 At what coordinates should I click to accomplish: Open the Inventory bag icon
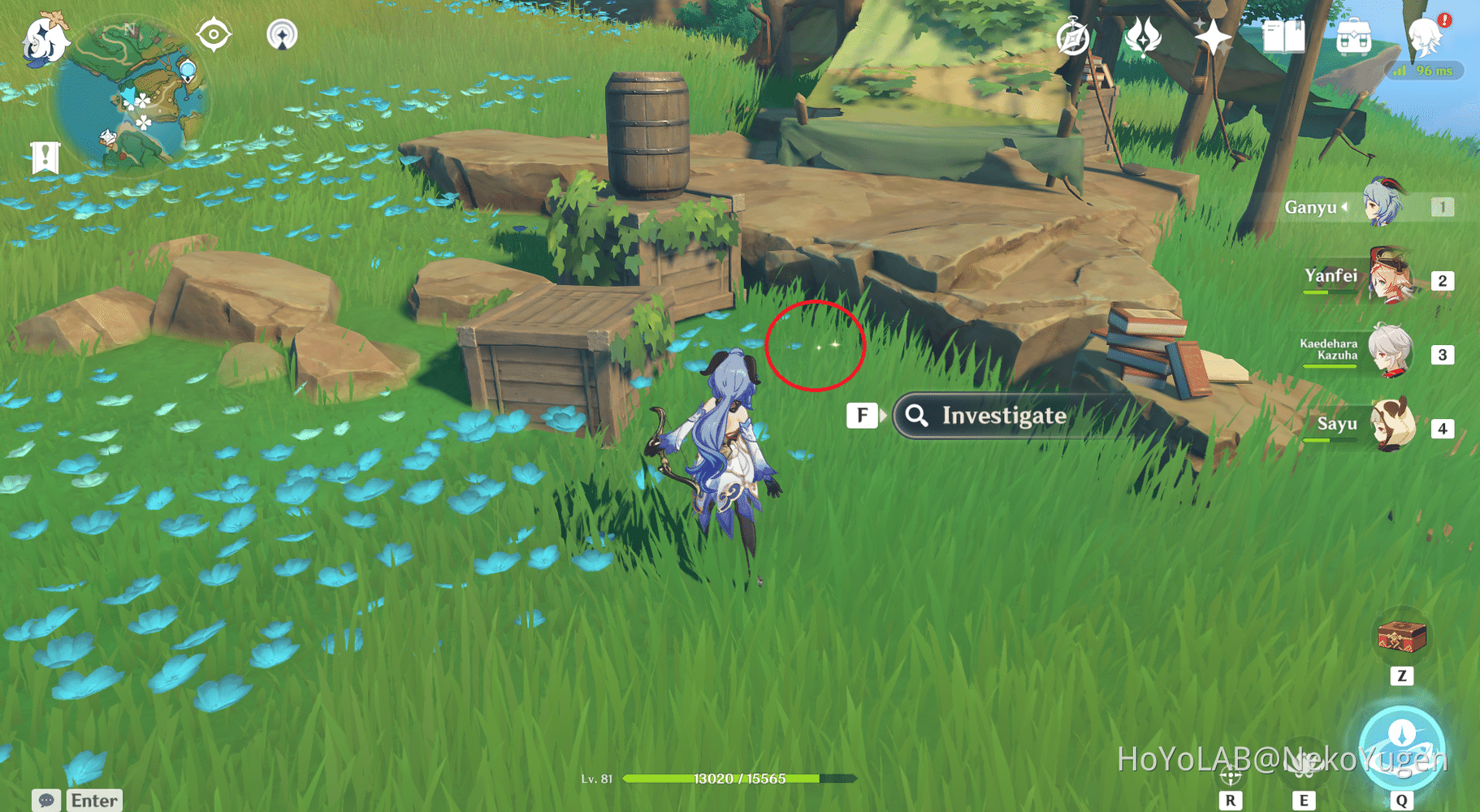point(1355,37)
